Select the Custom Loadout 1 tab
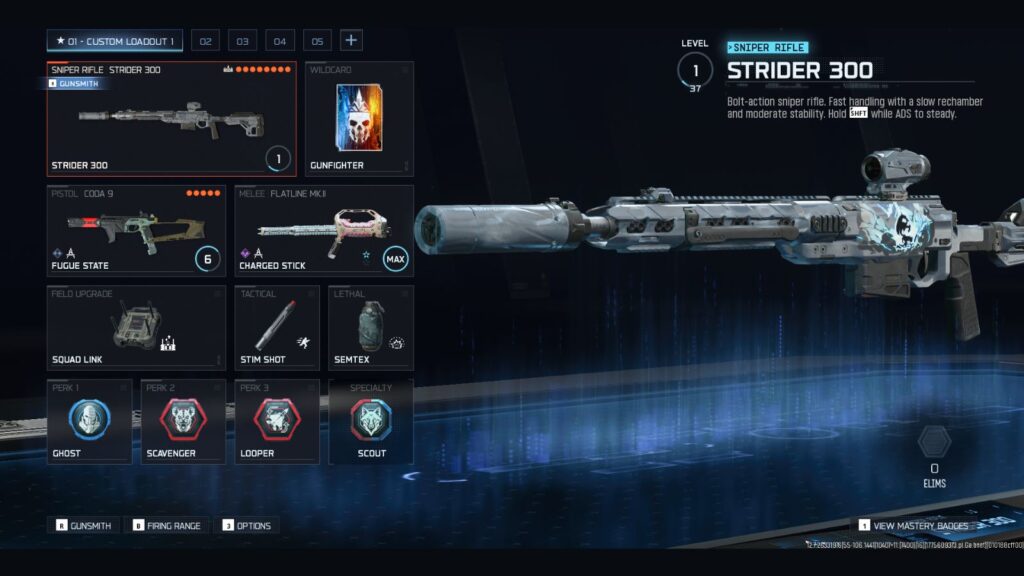1024x576 pixels. 114,41
